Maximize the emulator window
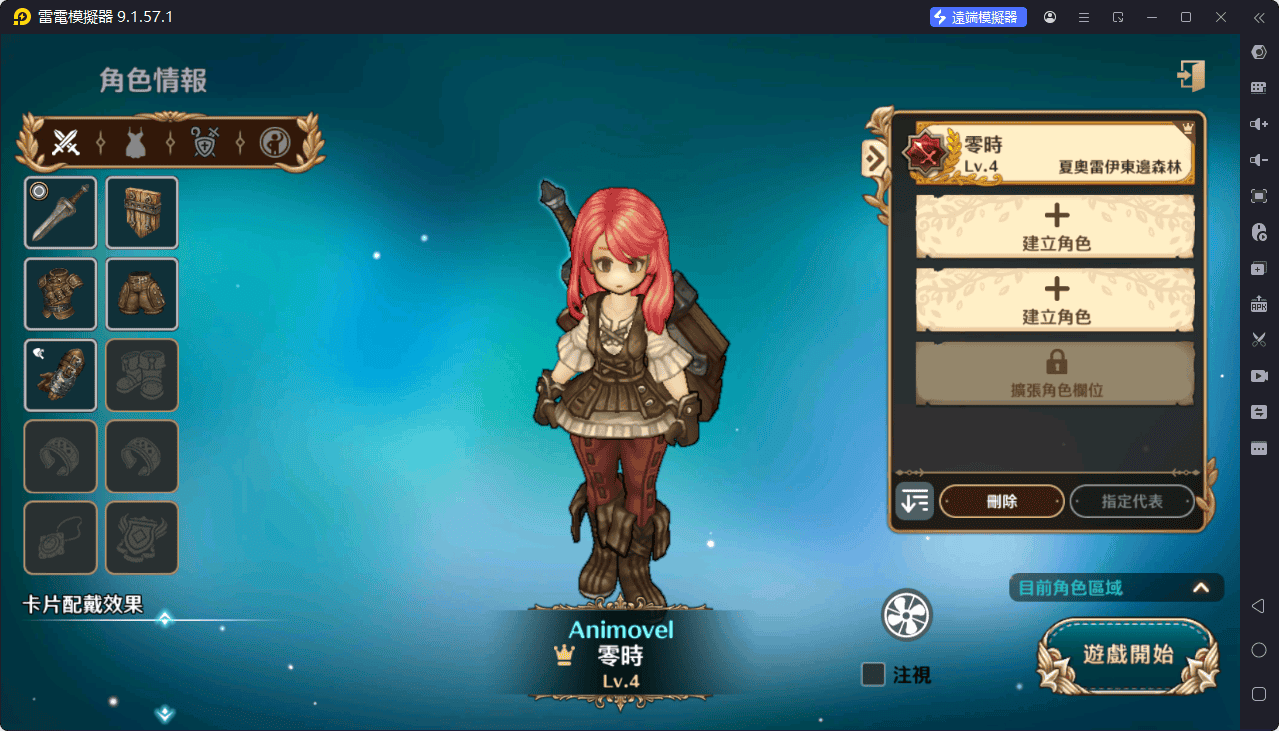 click(1186, 17)
